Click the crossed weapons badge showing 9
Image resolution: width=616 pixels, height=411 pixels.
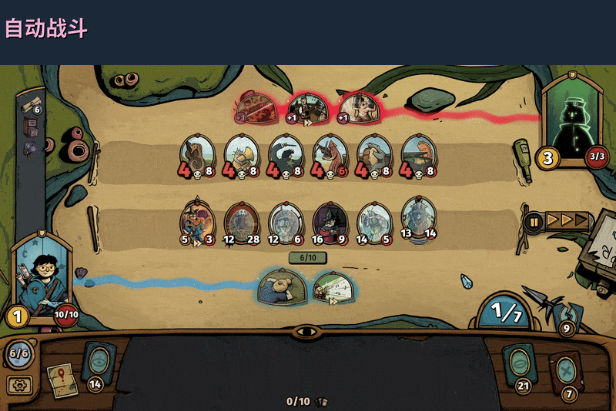568,324
